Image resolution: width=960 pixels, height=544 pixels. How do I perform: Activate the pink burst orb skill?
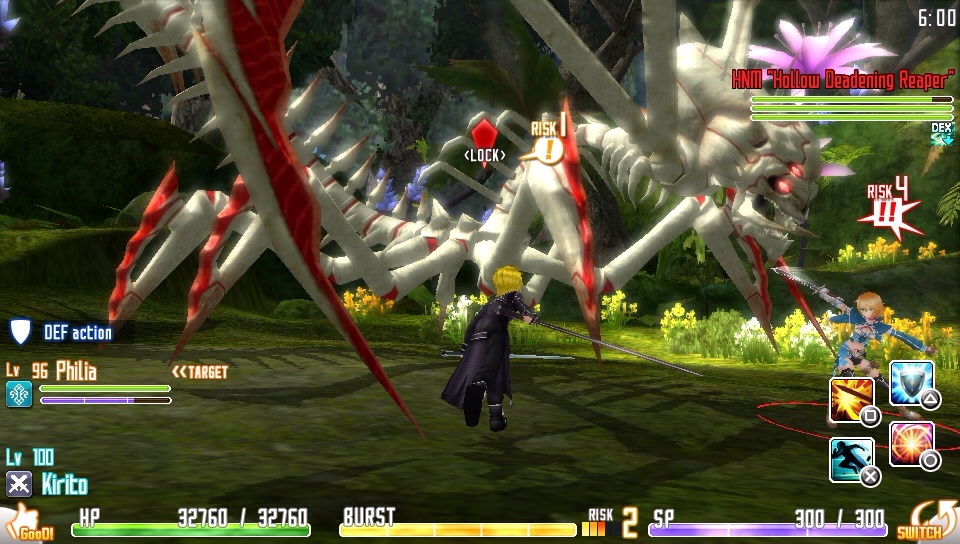click(x=911, y=443)
